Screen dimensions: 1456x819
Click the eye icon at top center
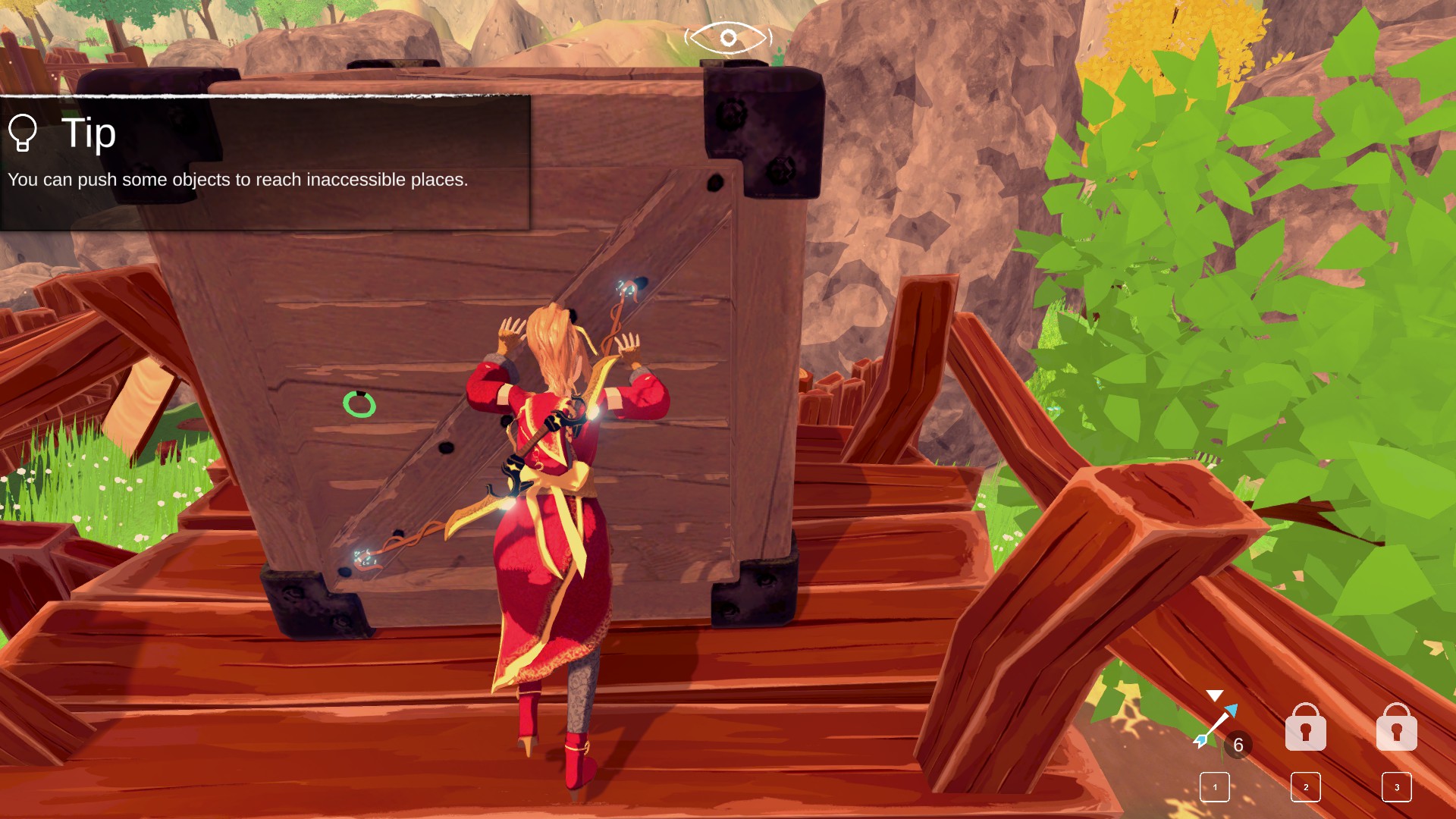(728, 37)
